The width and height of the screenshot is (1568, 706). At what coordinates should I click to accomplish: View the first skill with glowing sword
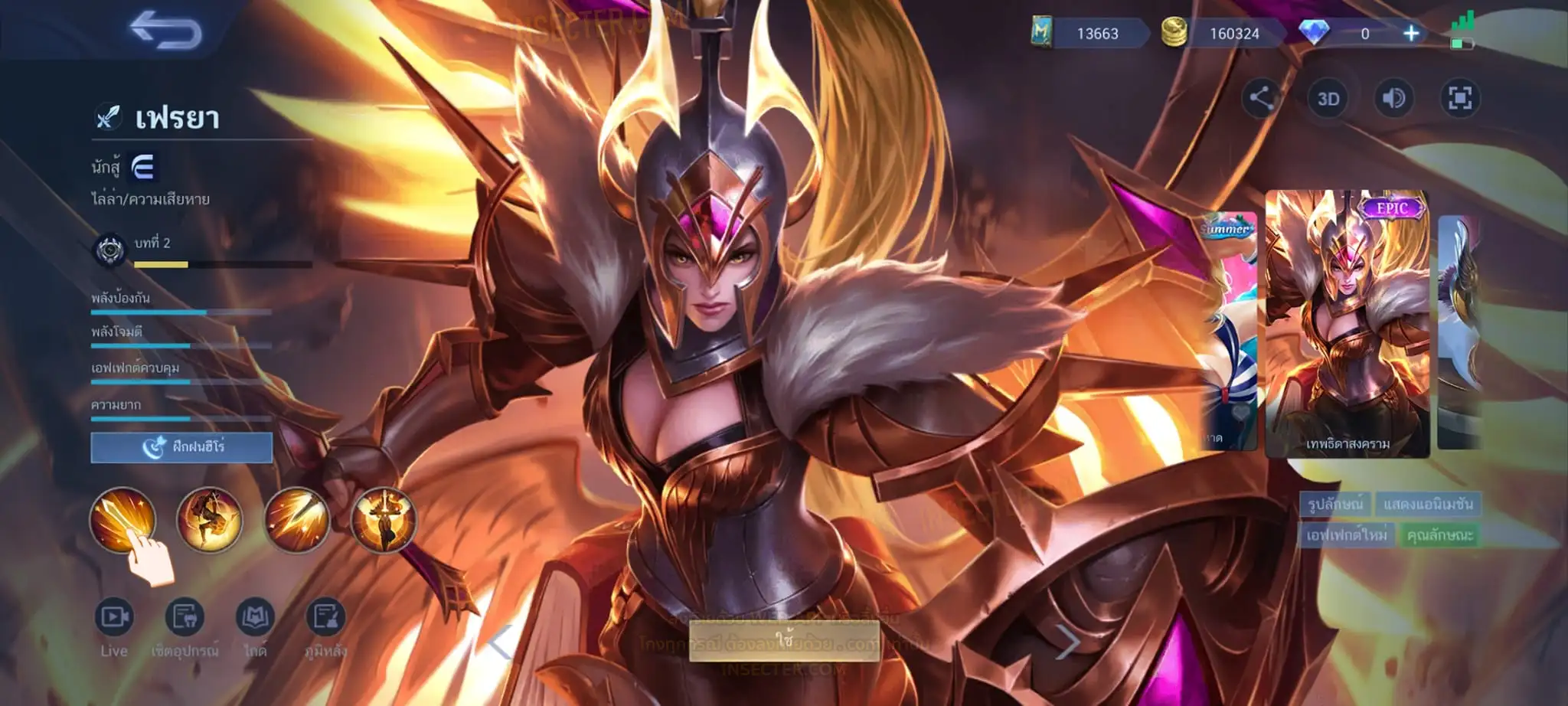tap(122, 520)
